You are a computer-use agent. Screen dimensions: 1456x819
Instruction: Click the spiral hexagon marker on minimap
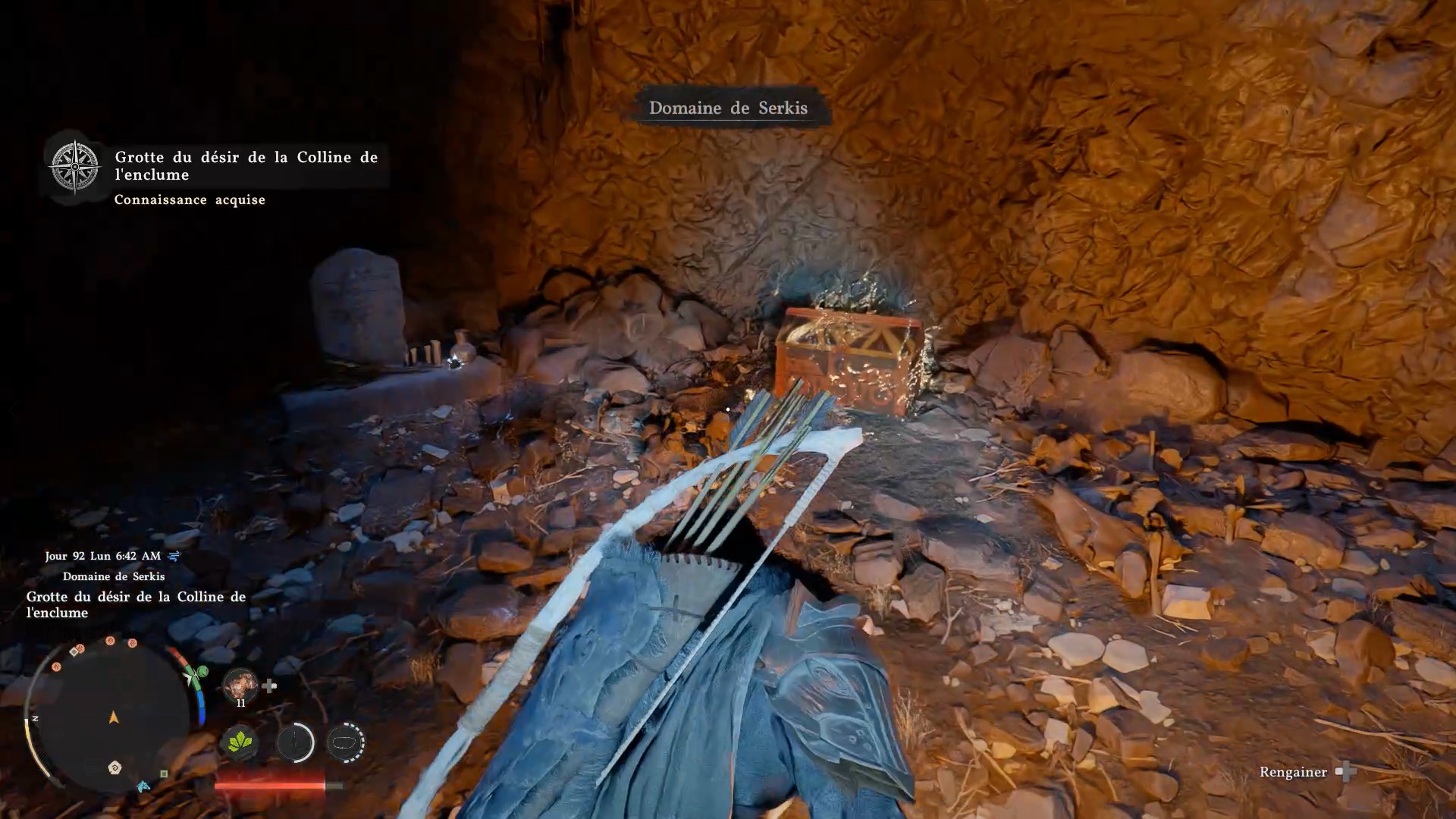tap(115, 767)
